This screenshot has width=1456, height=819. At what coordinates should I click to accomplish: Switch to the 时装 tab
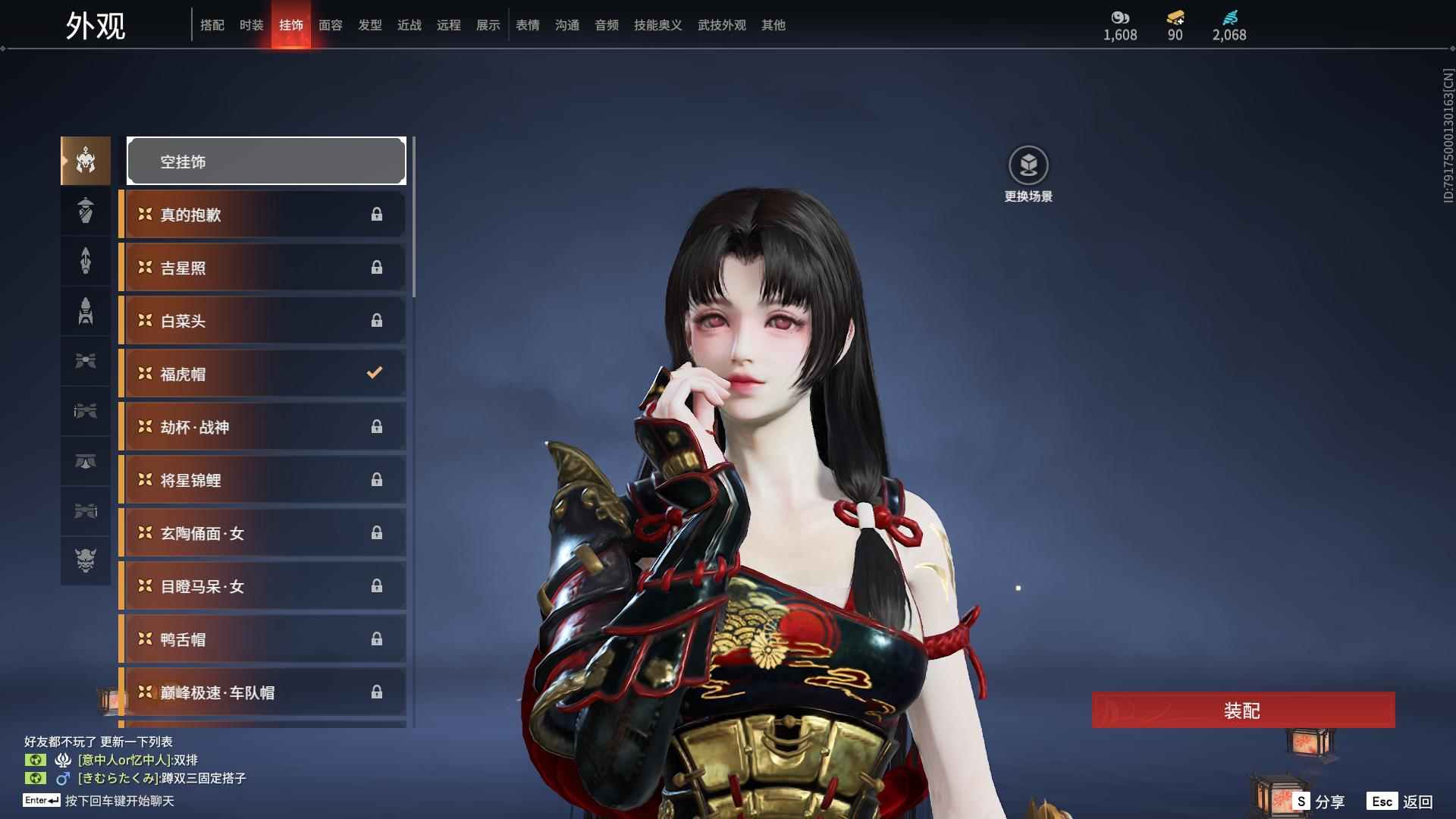click(251, 25)
